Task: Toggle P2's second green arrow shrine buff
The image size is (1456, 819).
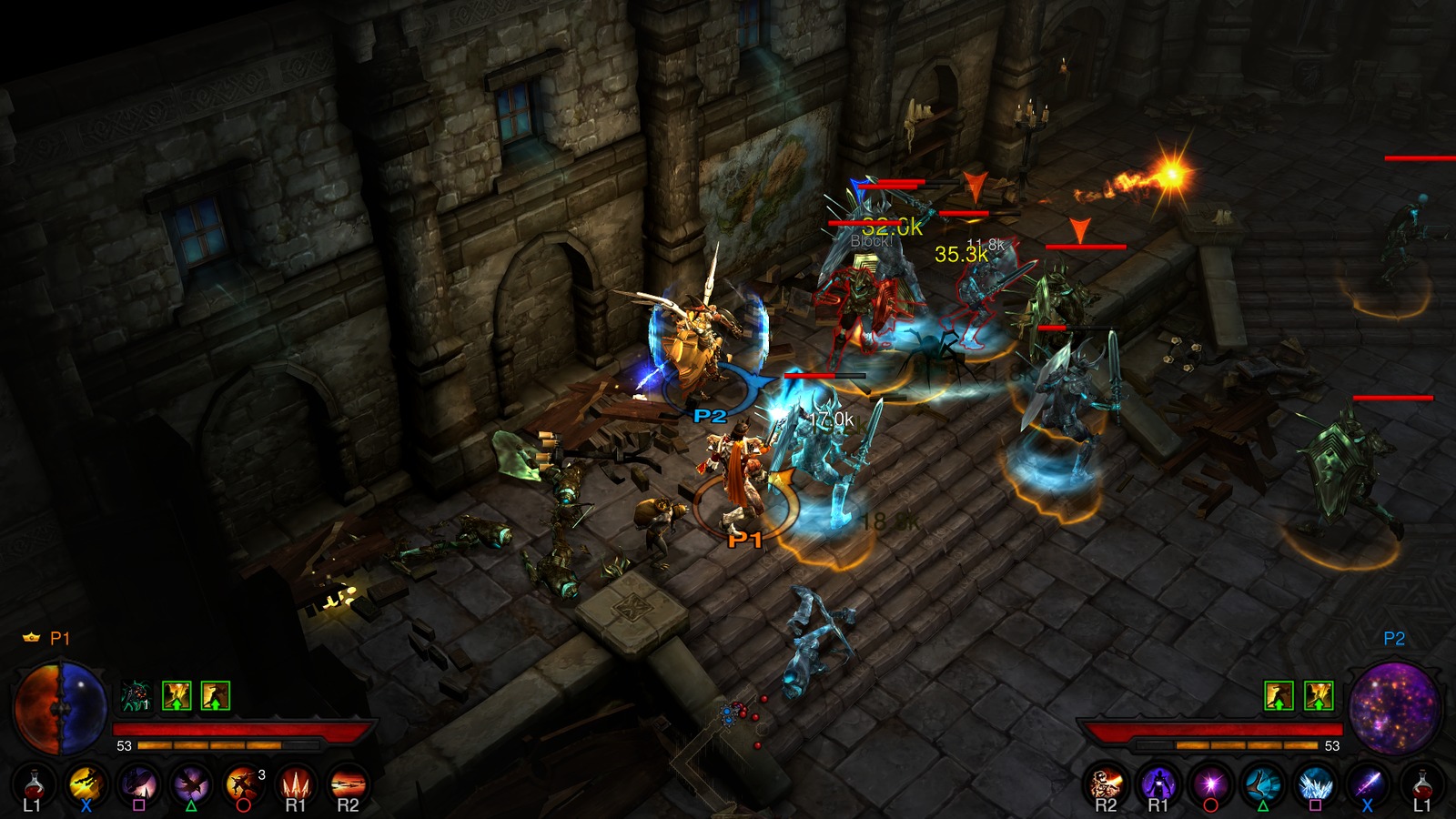Action: pos(1319,696)
